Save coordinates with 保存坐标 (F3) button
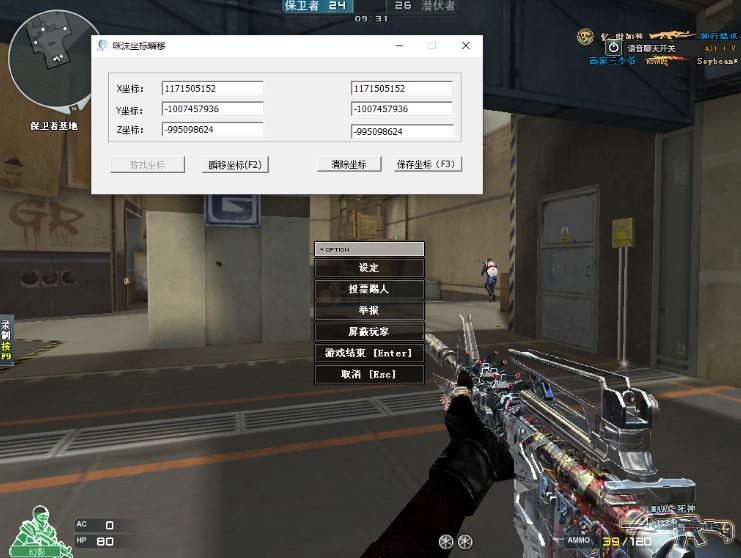Screen dimensions: 741x558 426,164
